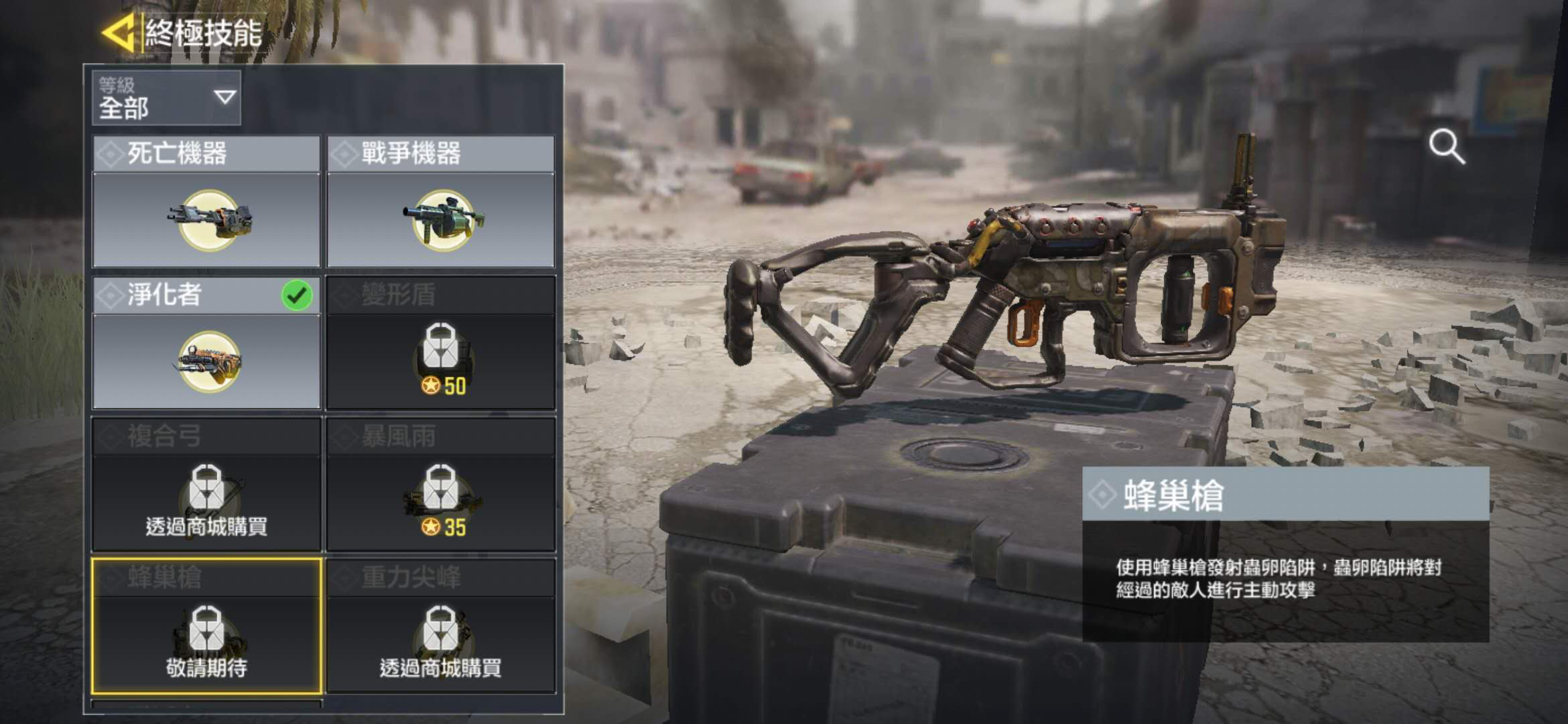Select the equipped 淨化者 skill tile
The image size is (1568, 724).
click(206, 343)
